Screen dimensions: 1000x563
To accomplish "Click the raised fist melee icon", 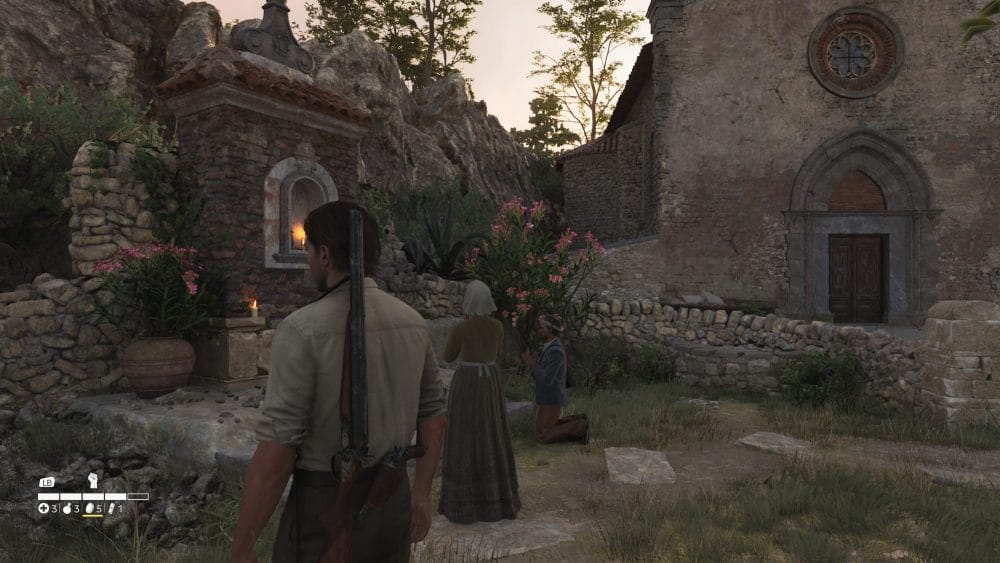I will coord(92,481).
